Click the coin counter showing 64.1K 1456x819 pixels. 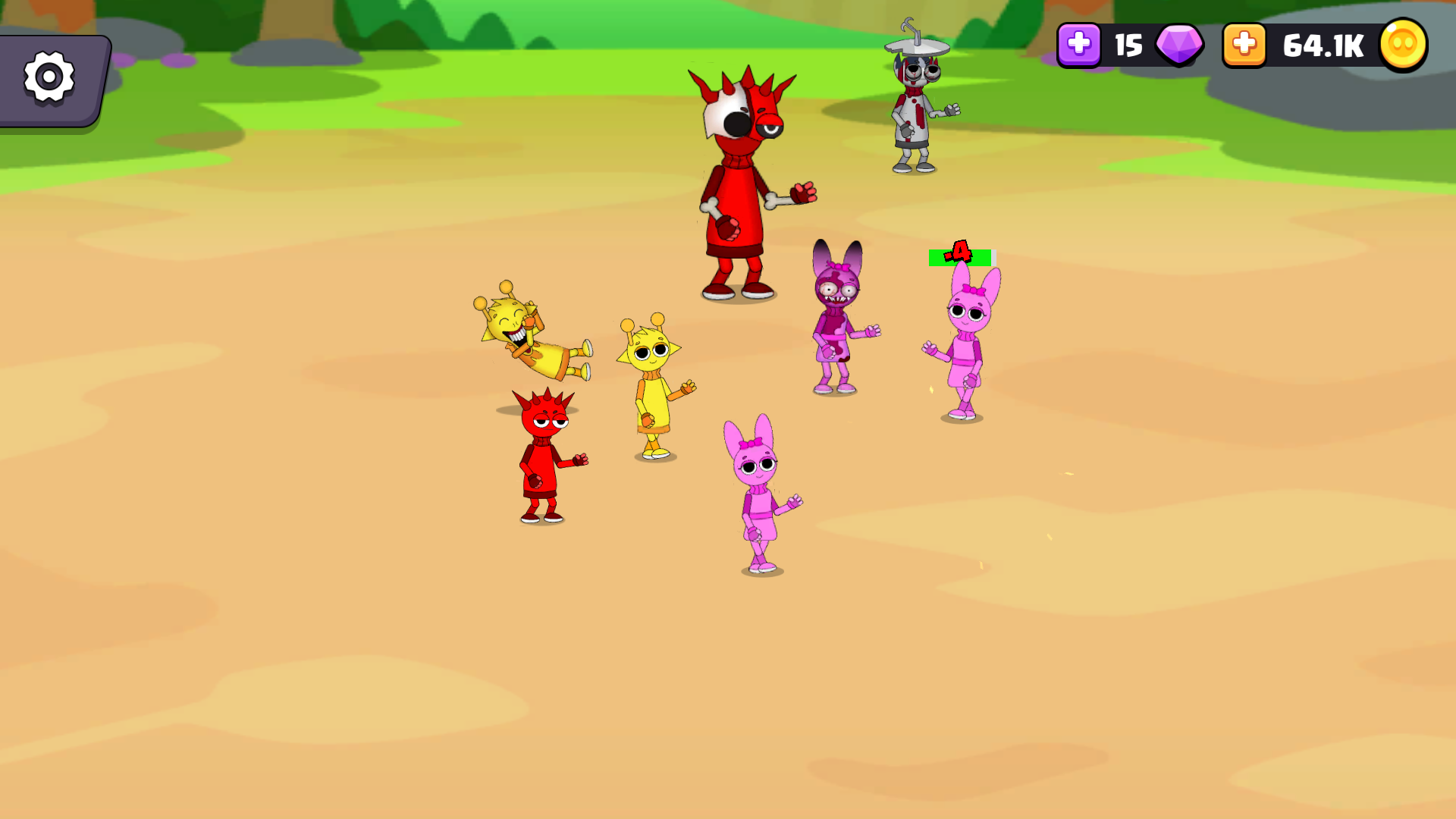coord(1323,45)
